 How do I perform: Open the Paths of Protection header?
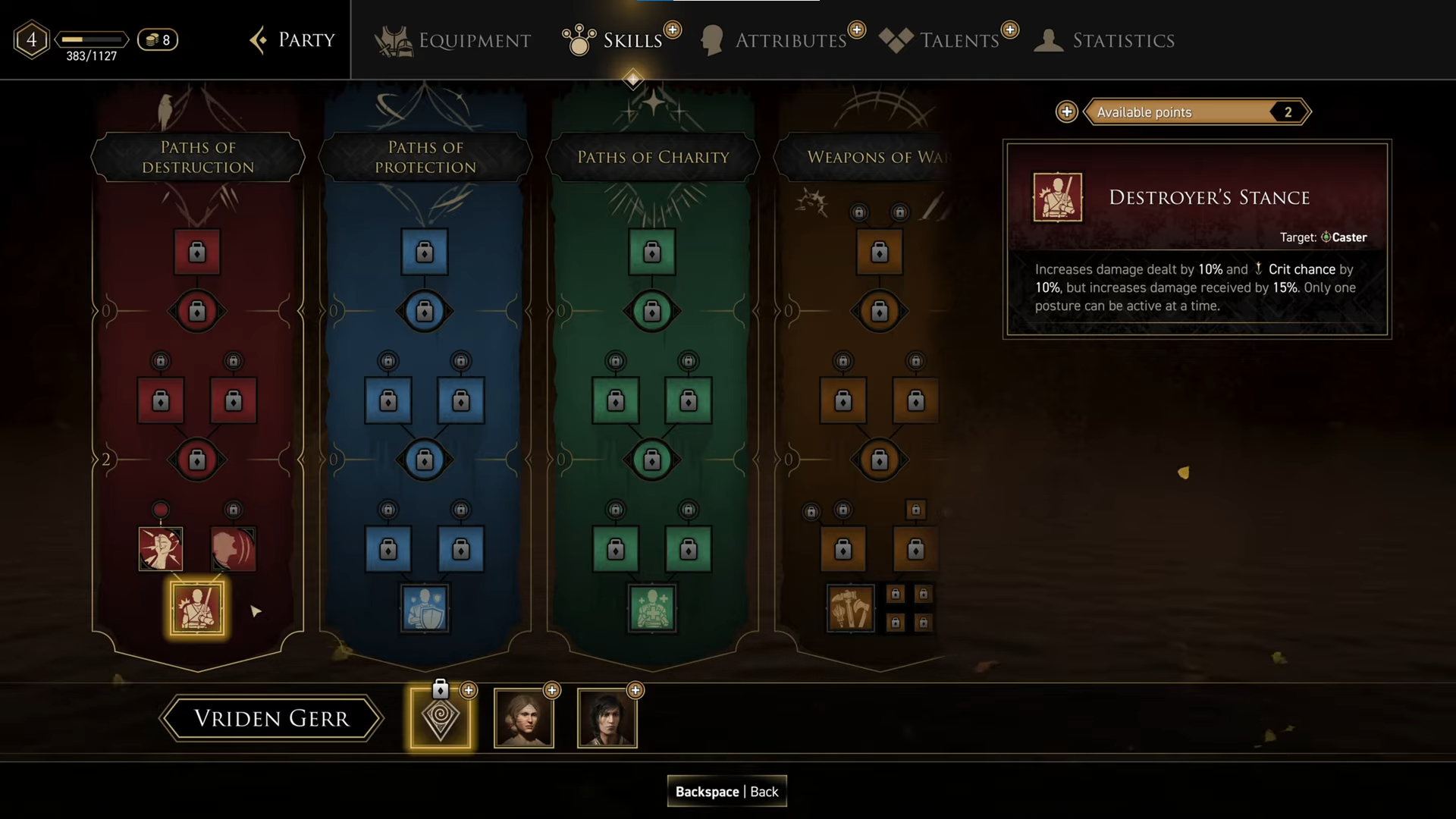pos(425,157)
